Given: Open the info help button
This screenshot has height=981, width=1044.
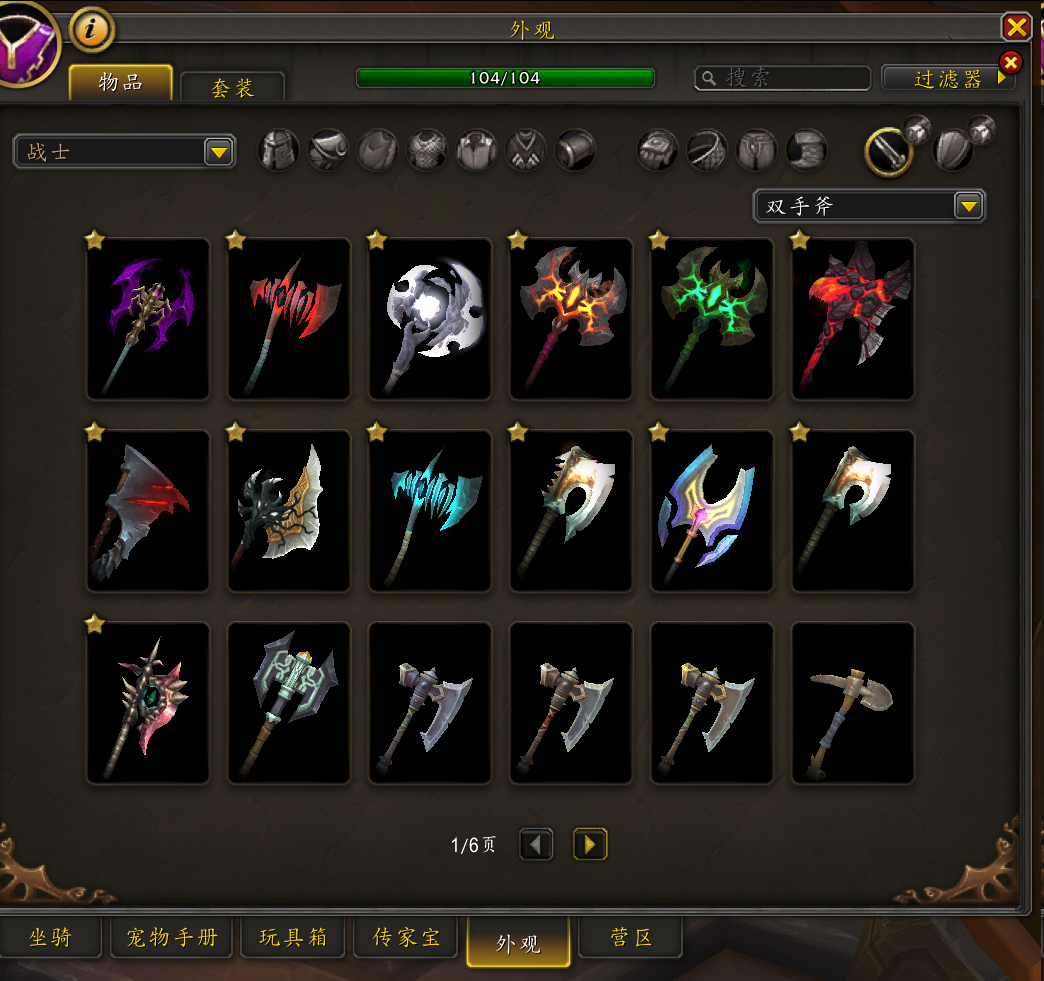Looking at the screenshot, I should [92, 30].
